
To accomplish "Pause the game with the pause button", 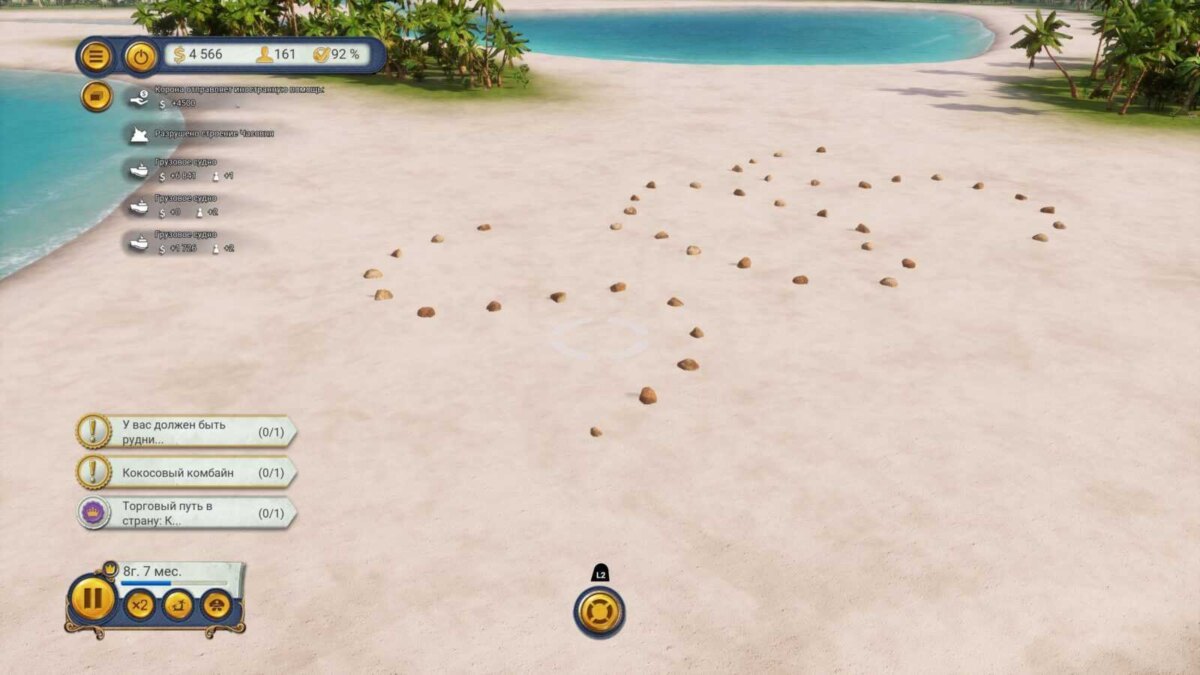I will (93, 599).
